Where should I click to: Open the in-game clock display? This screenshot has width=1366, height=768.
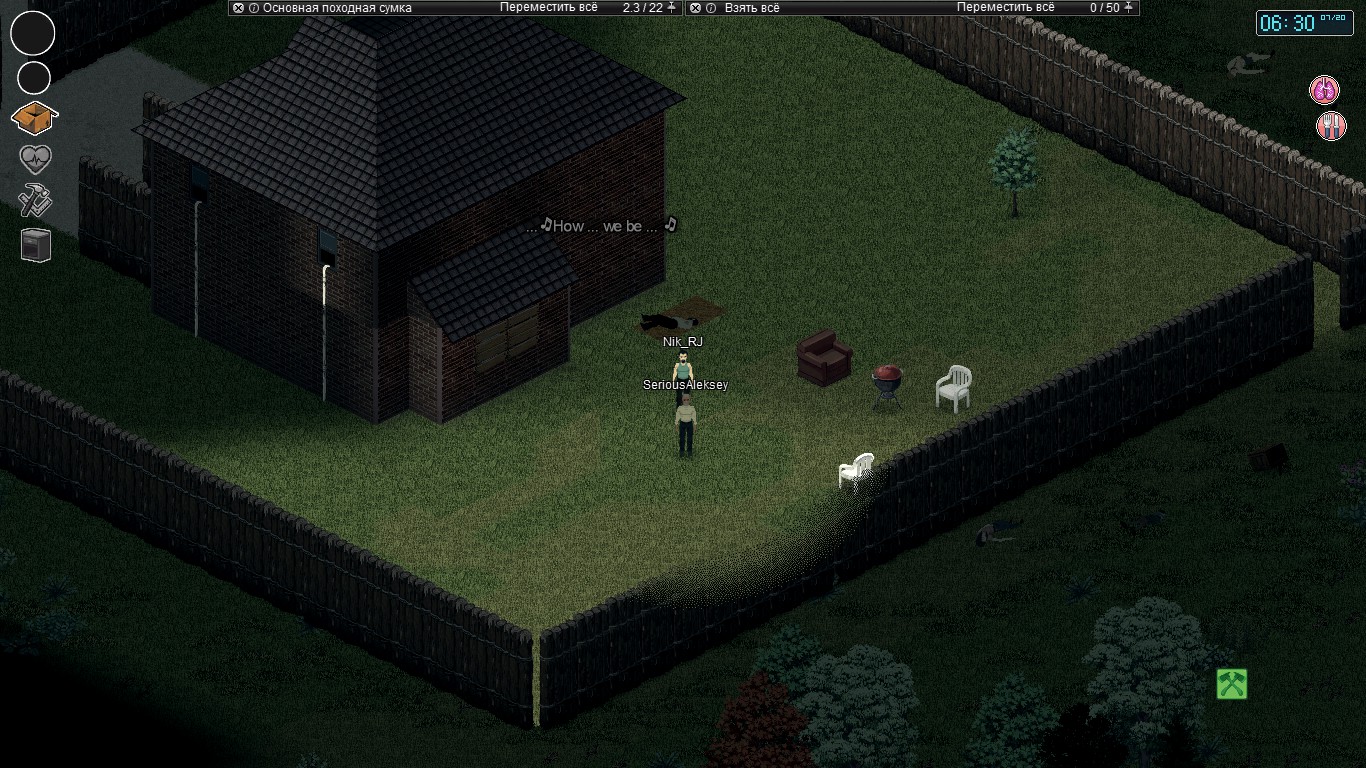pos(1304,24)
